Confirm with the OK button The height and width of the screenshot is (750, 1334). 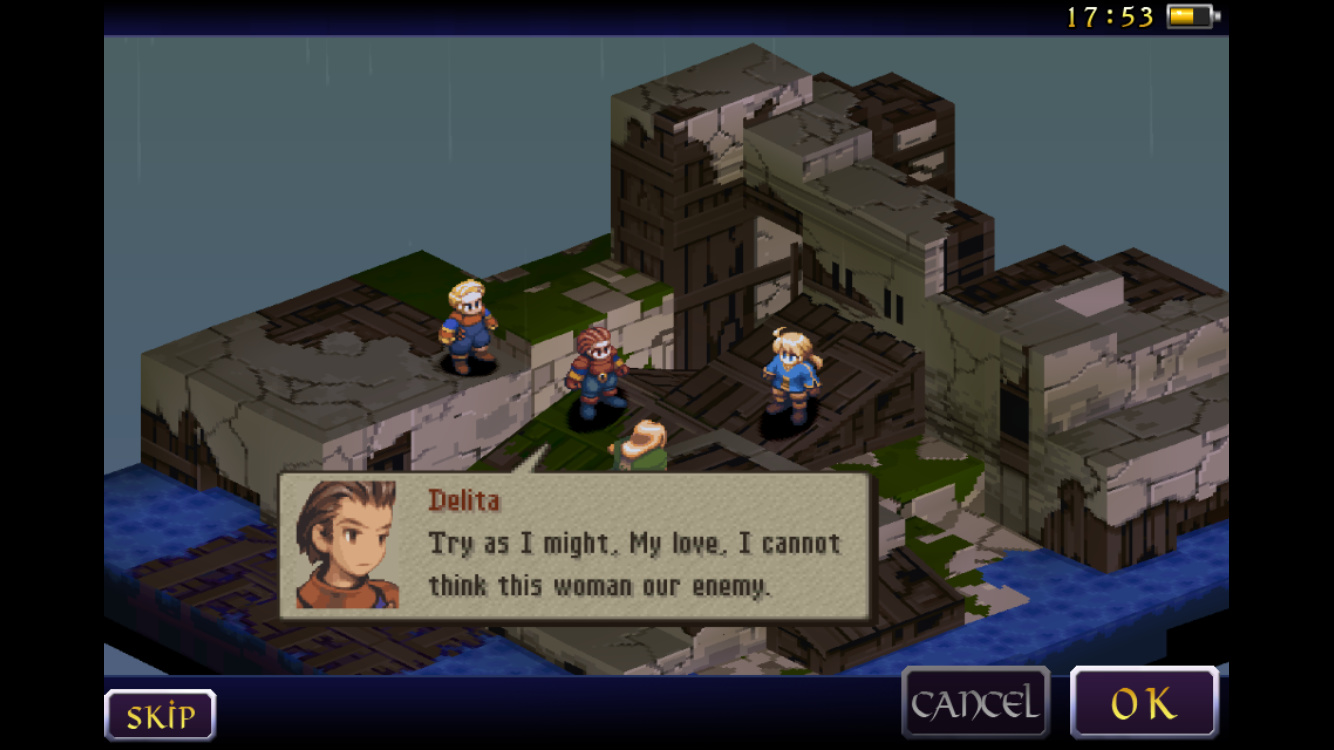(1144, 704)
